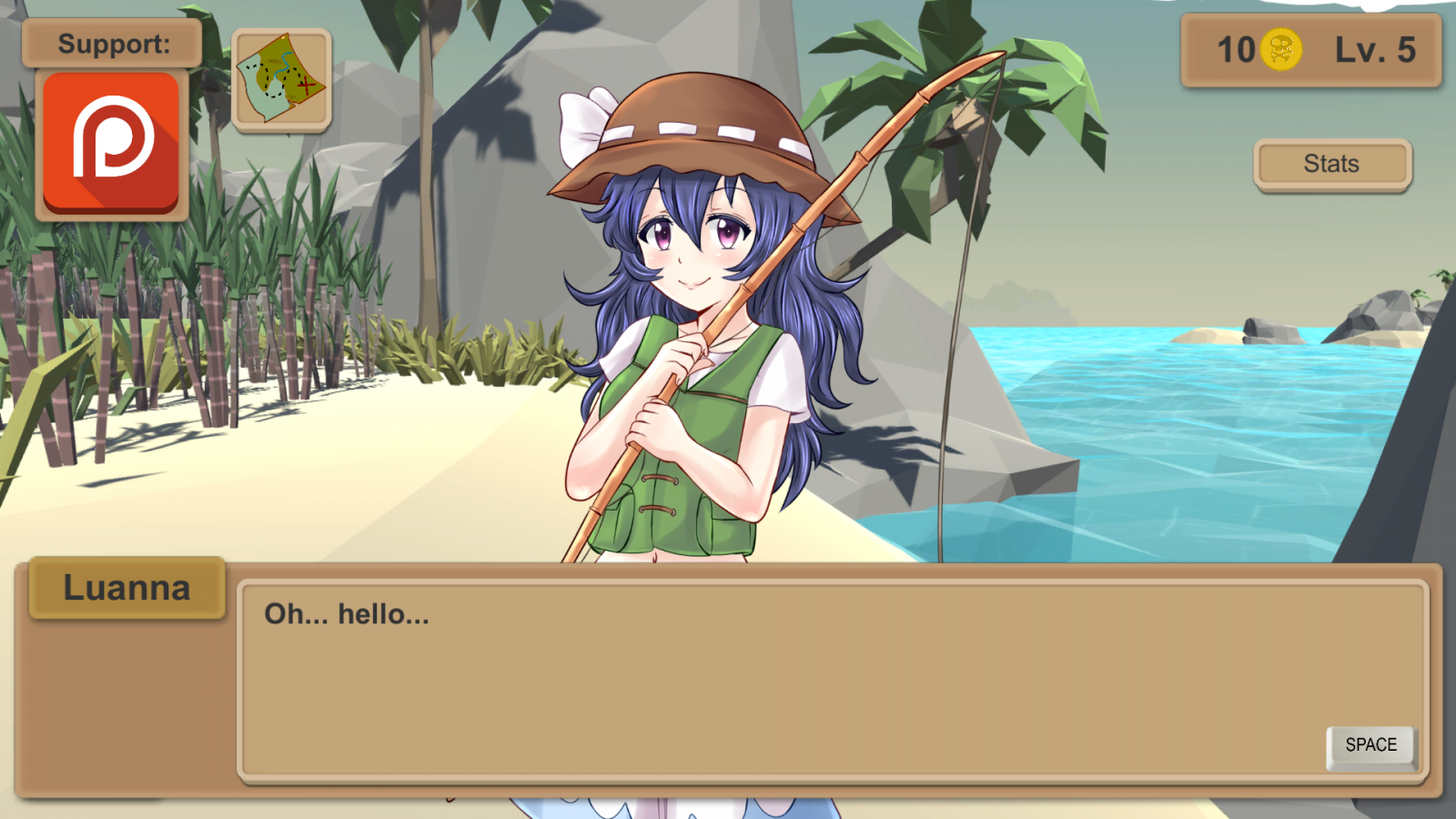Click the Lv. 5 level display
Image resolution: width=1456 pixels, height=819 pixels.
(1376, 51)
